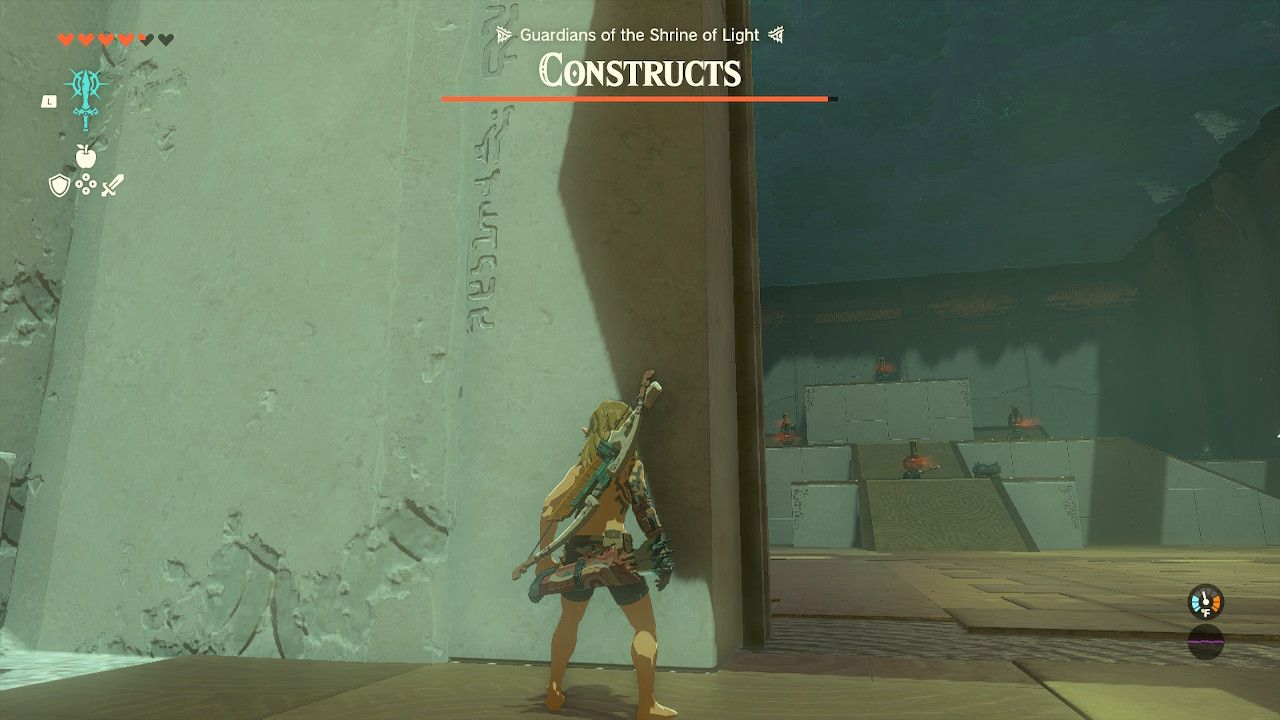The width and height of the screenshot is (1280, 720).
Task: Click the purple noise meter readout
Action: 1206,642
